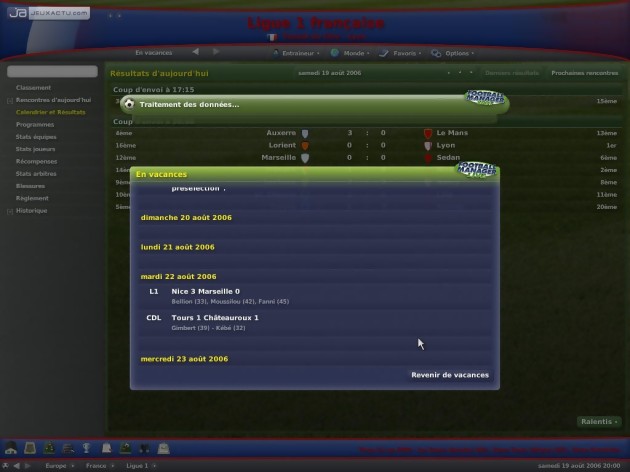630x472 pixels.
Task: Open Rencontres d'aujourd'hui in sidebar
Action: tap(53, 100)
